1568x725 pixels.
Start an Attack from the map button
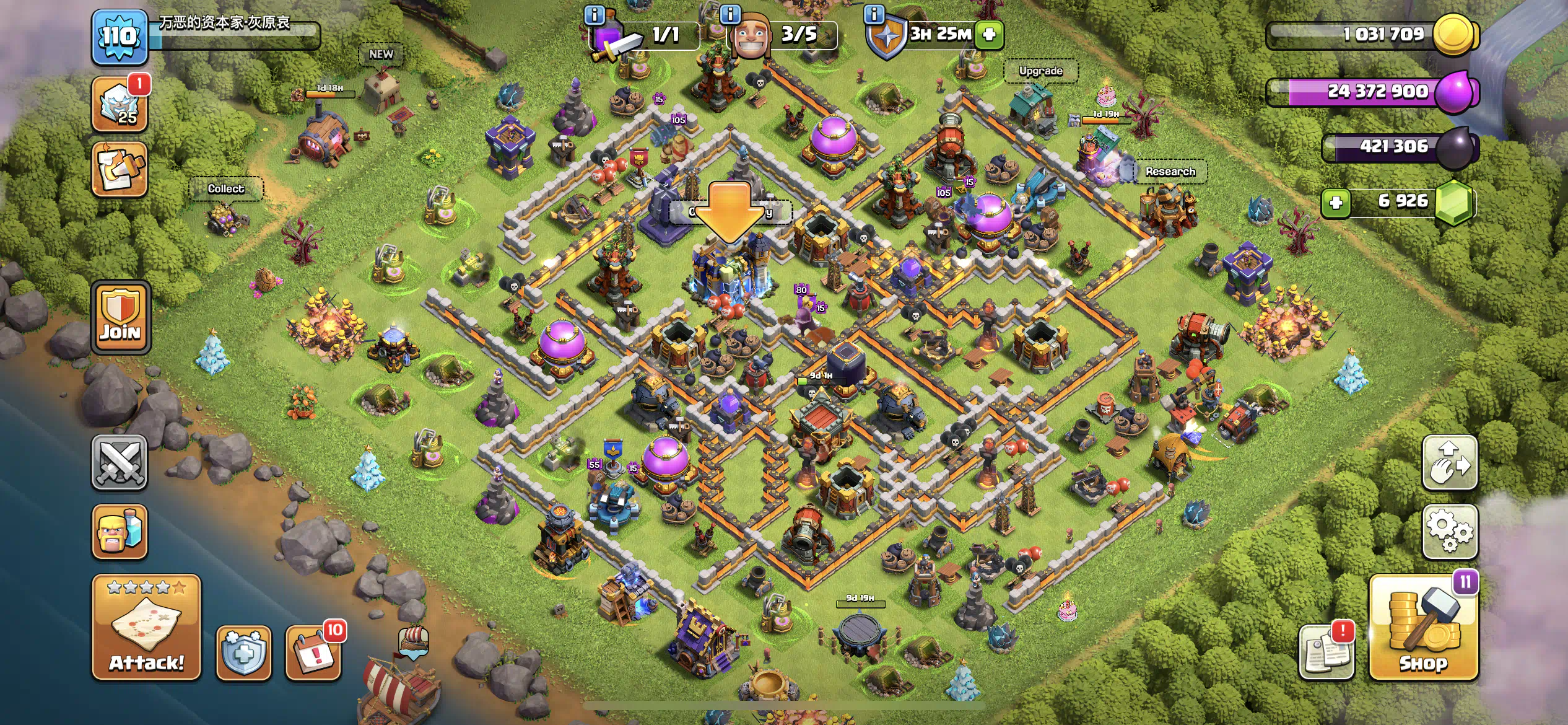tap(147, 627)
